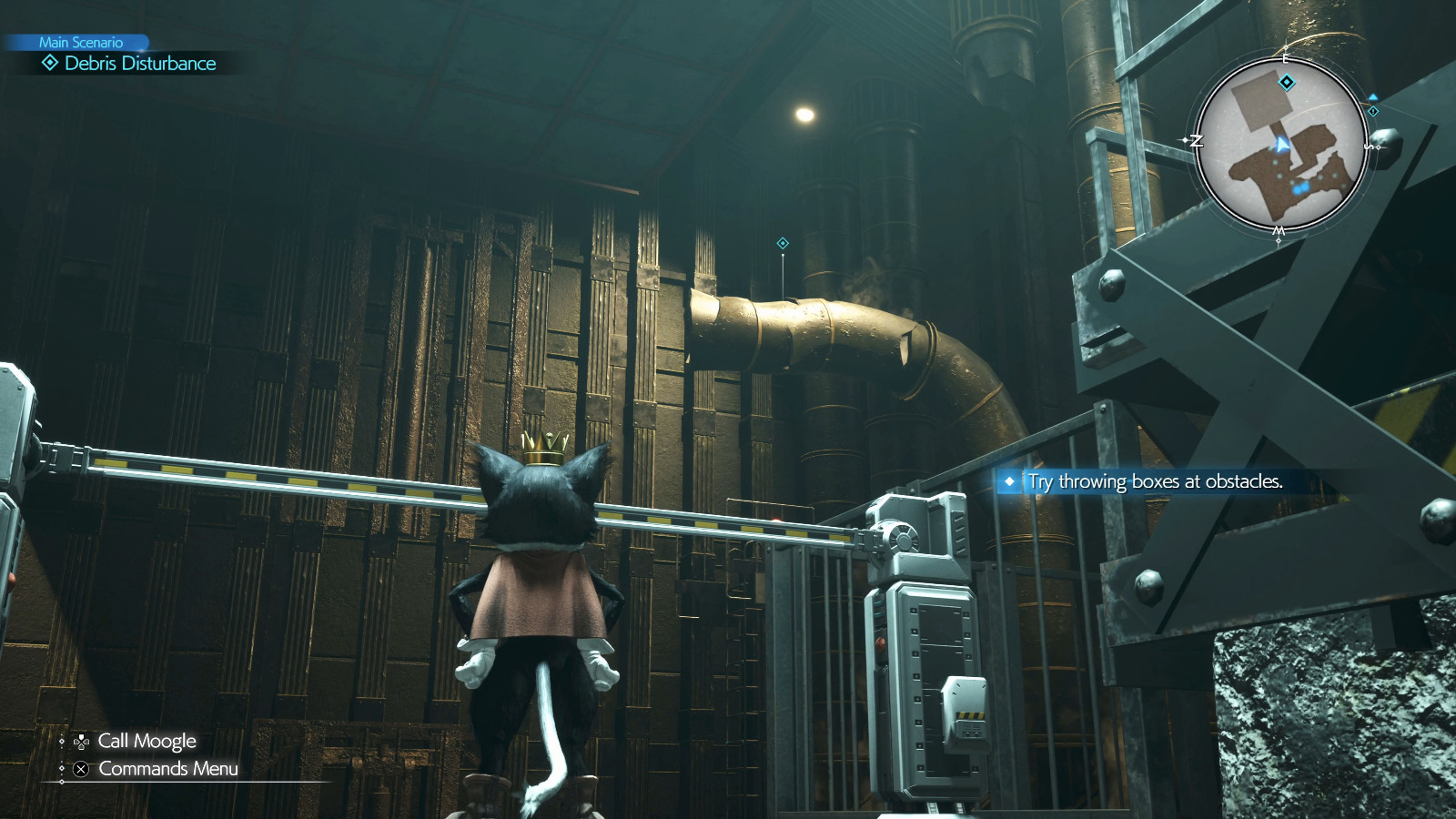This screenshot has height=819, width=1456.
Task: Click the quest waypoint marker above the pipe
Action: click(781, 241)
